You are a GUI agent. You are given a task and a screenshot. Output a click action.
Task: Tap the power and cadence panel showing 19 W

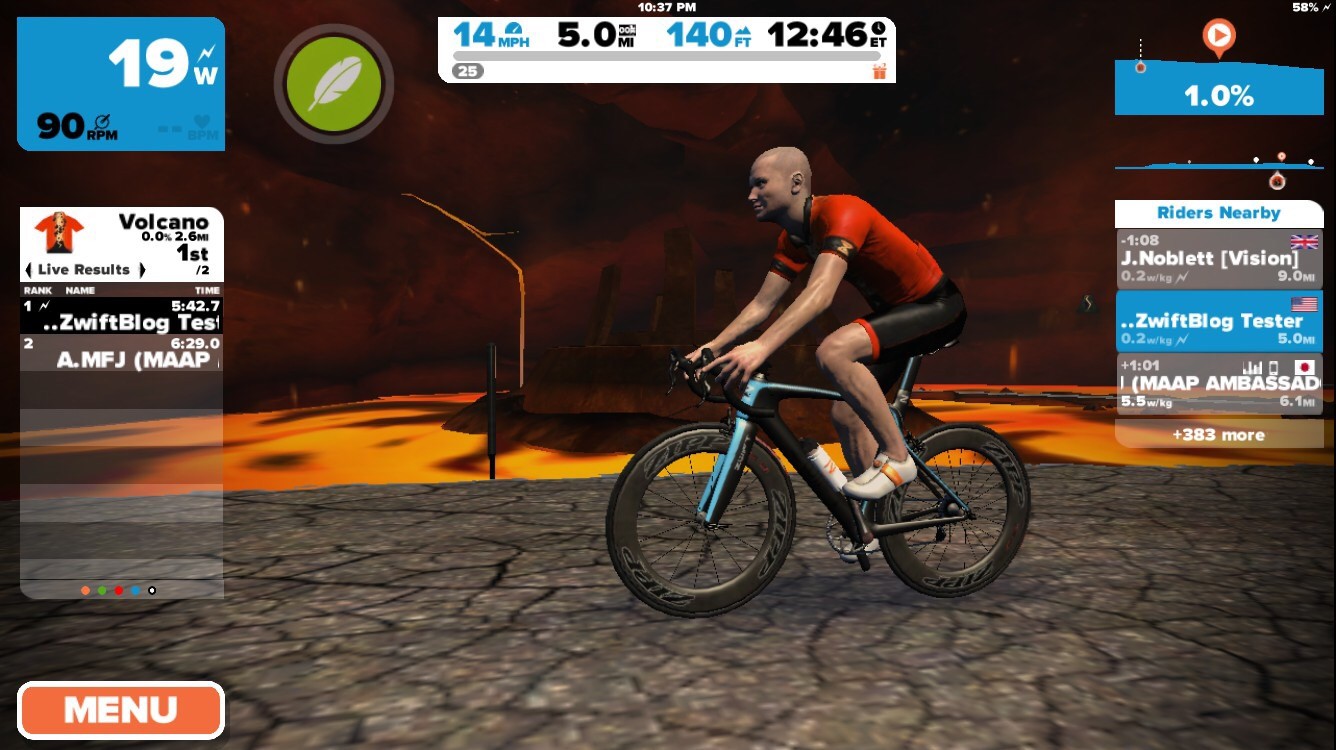tap(121, 84)
